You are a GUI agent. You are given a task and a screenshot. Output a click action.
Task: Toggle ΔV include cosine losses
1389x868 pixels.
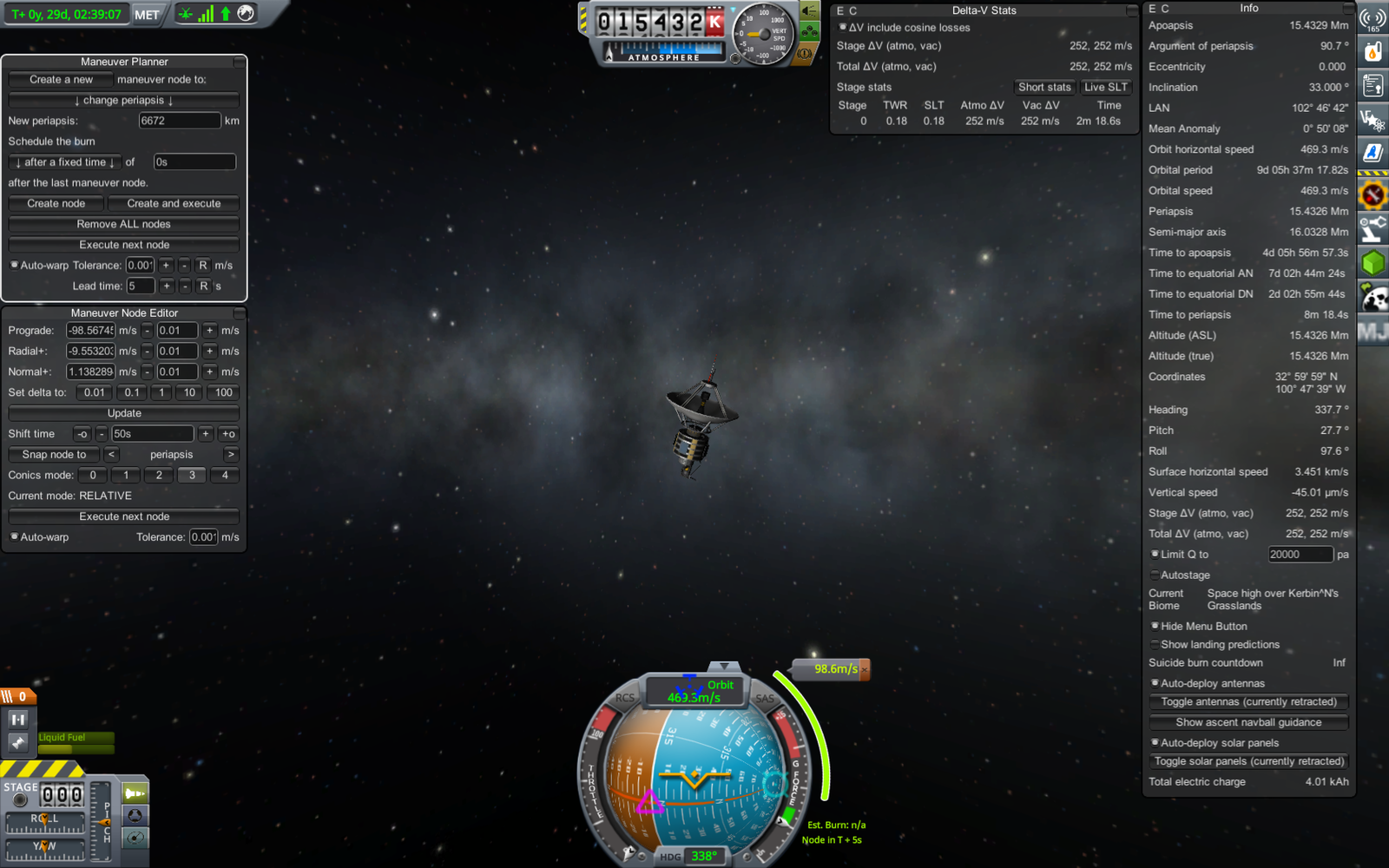pos(842,28)
